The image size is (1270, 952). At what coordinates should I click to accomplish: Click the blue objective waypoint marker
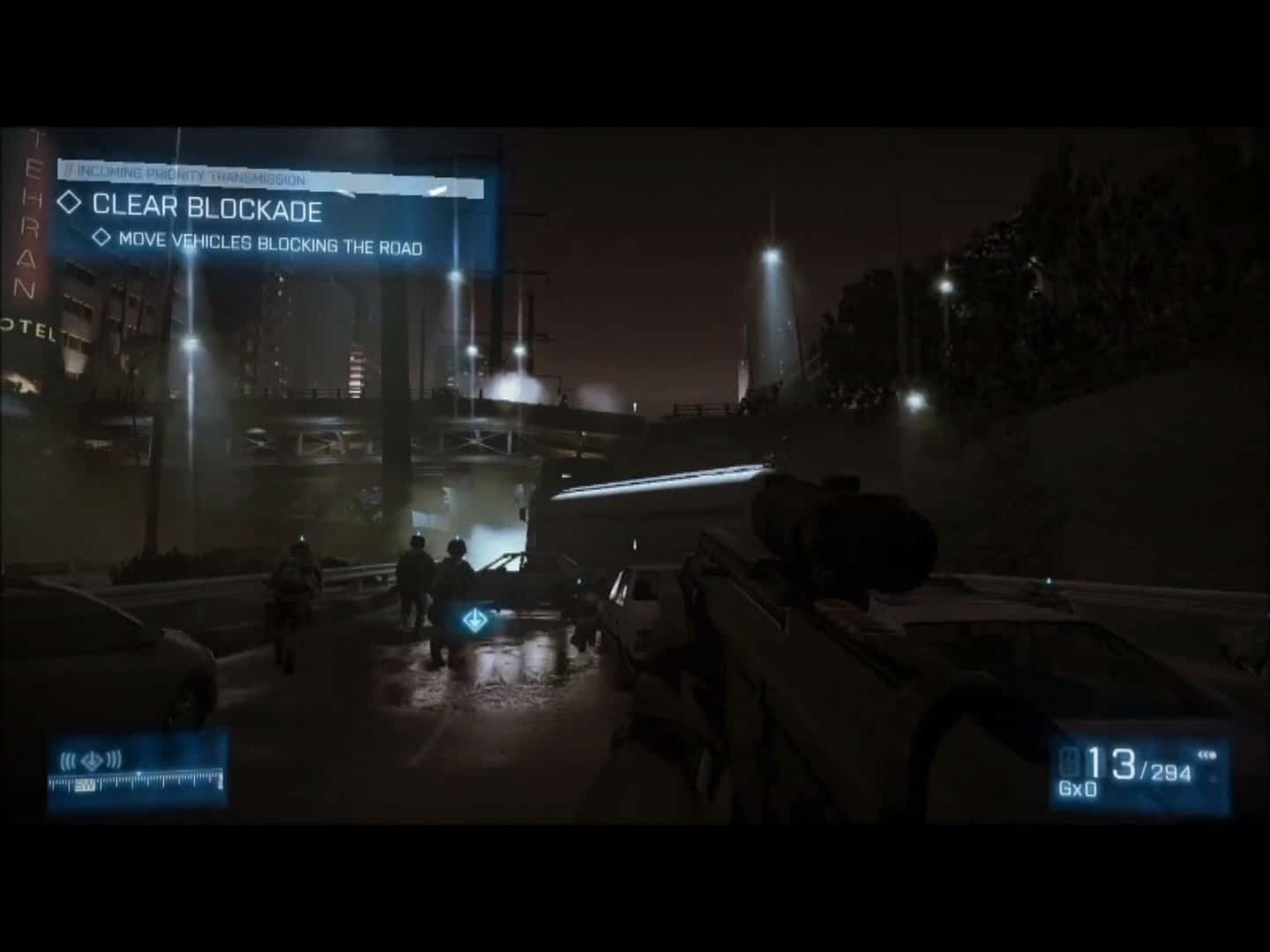coord(473,620)
